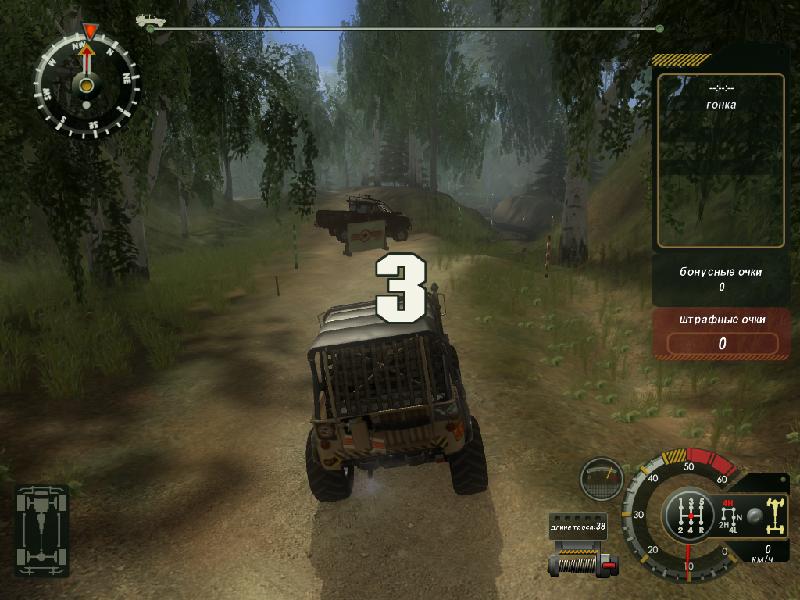Image resolution: width=800 pixels, height=600 pixels.
Task: Click the gear shift pattern indicator
Action: tap(688, 514)
